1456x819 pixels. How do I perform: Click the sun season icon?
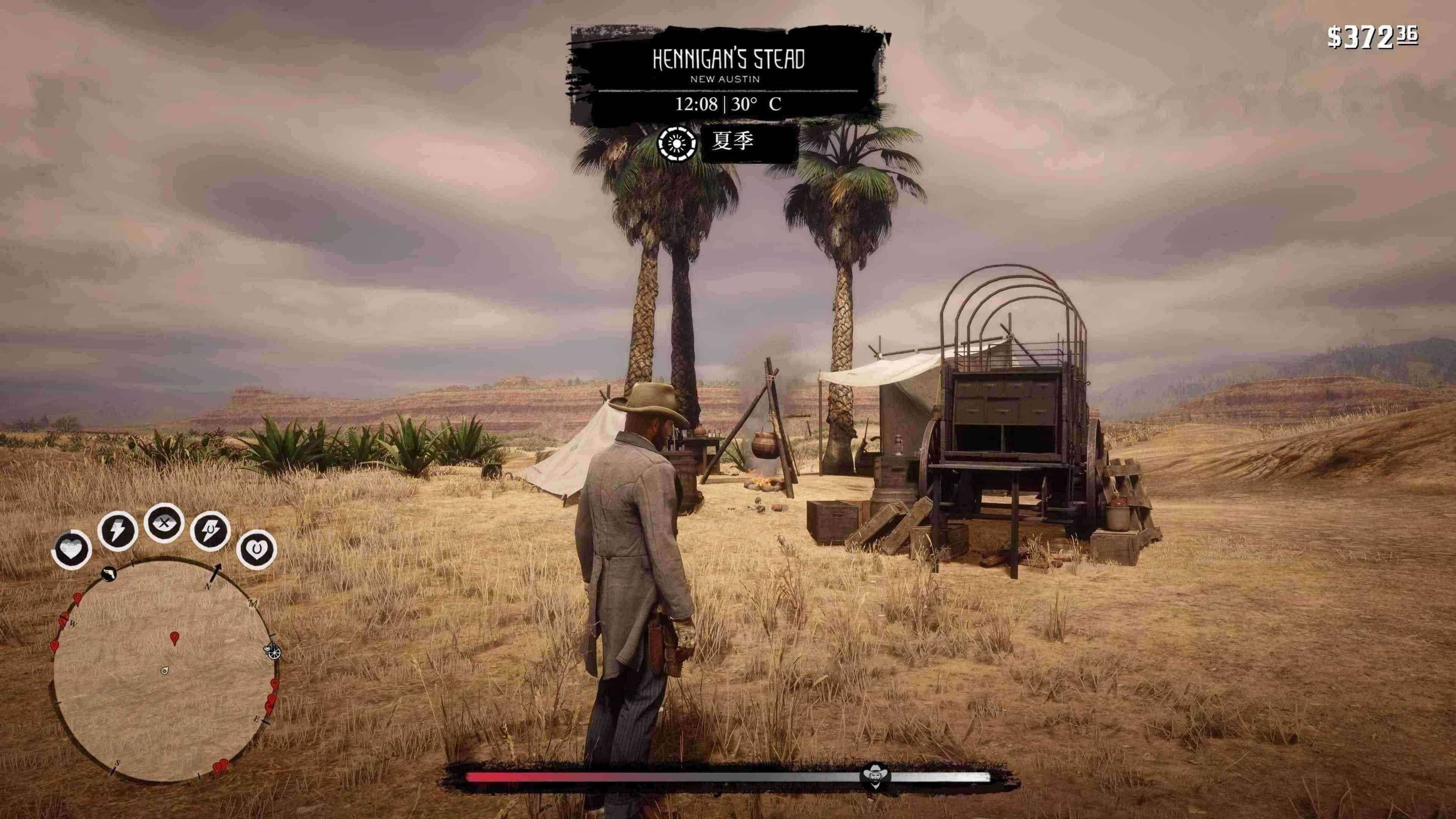tap(676, 143)
